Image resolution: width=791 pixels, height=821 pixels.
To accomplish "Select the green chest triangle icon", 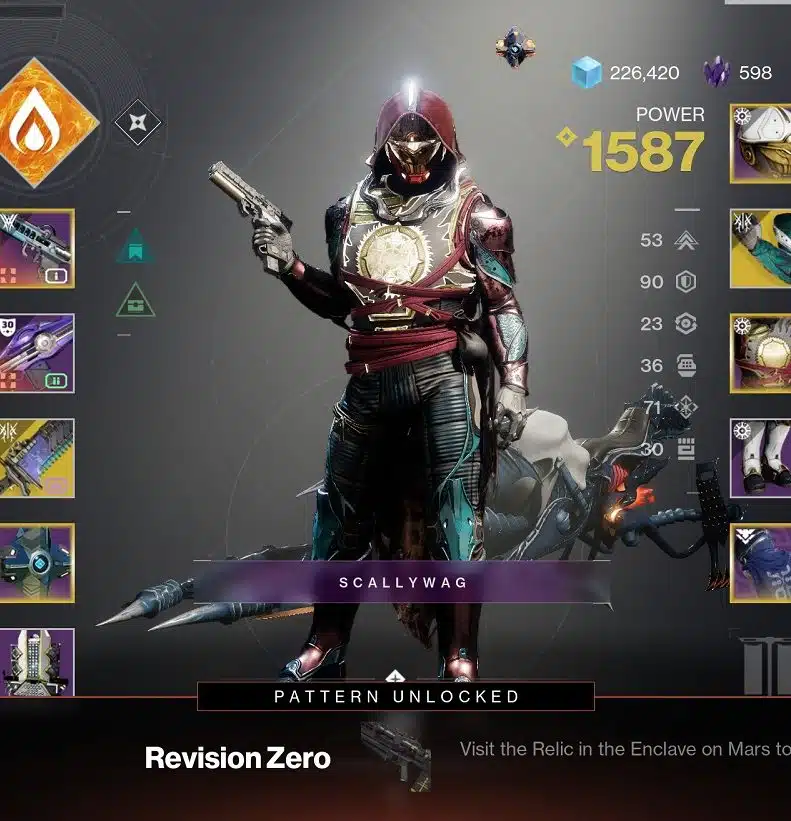I will [x=133, y=301].
